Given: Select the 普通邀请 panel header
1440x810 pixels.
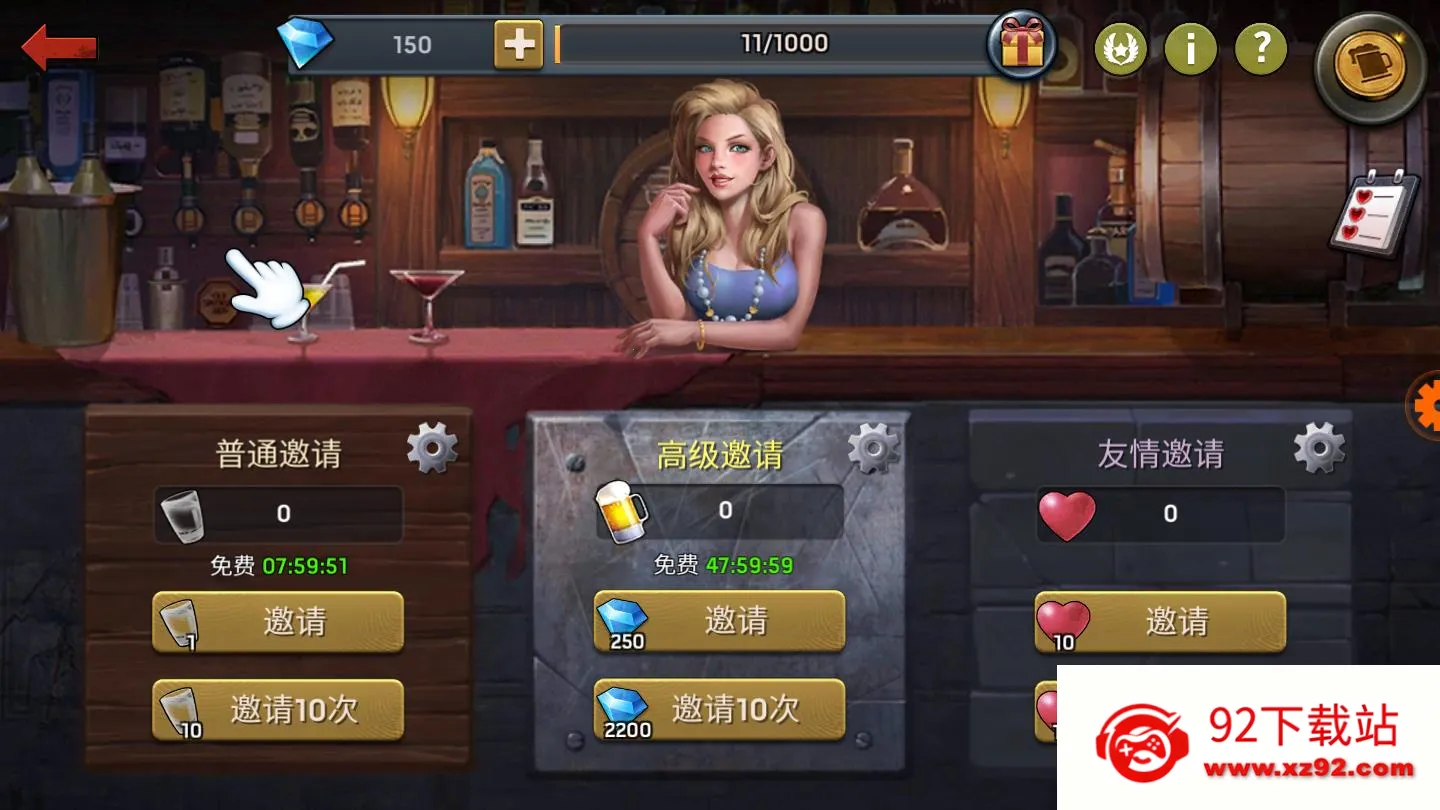Looking at the screenshot, I should coord(281,451).
